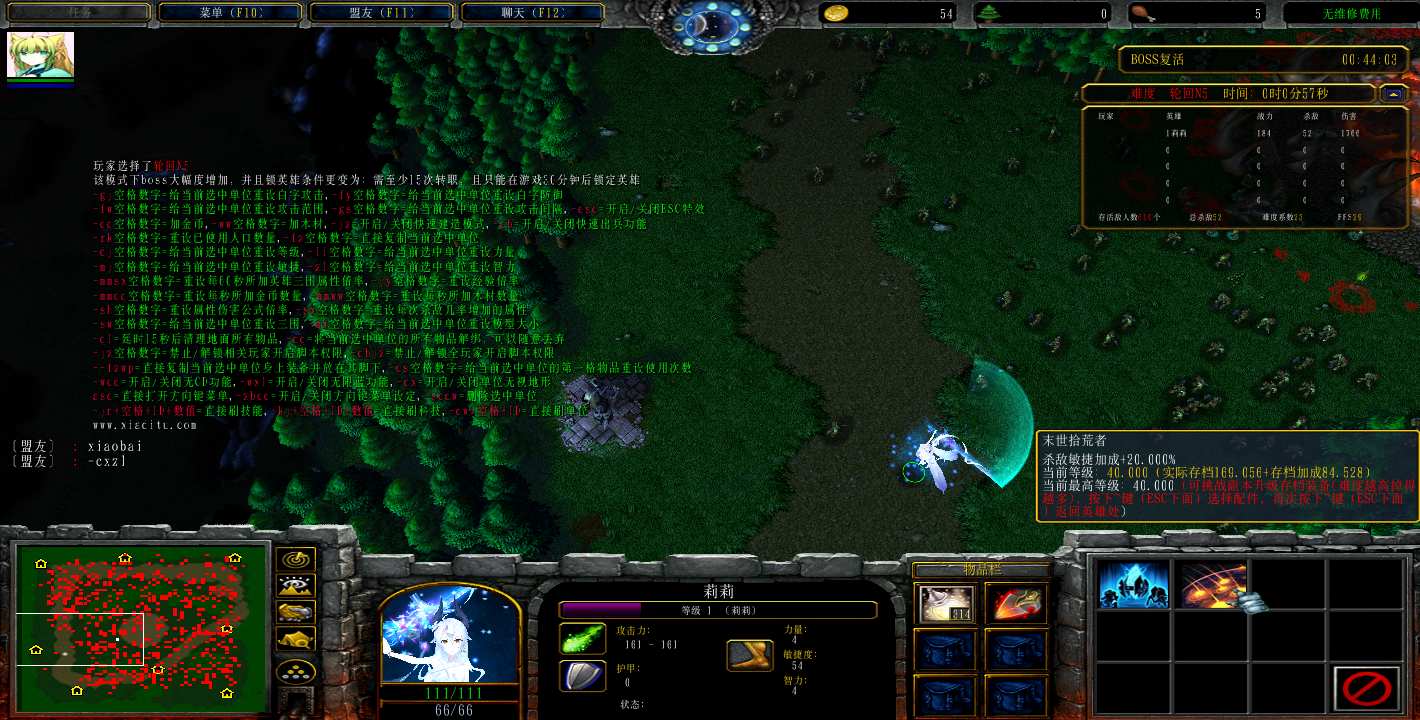The image size is (1420, 720).
Task: Activate the minimap signal ping button
Action: (x=297, y=561)
